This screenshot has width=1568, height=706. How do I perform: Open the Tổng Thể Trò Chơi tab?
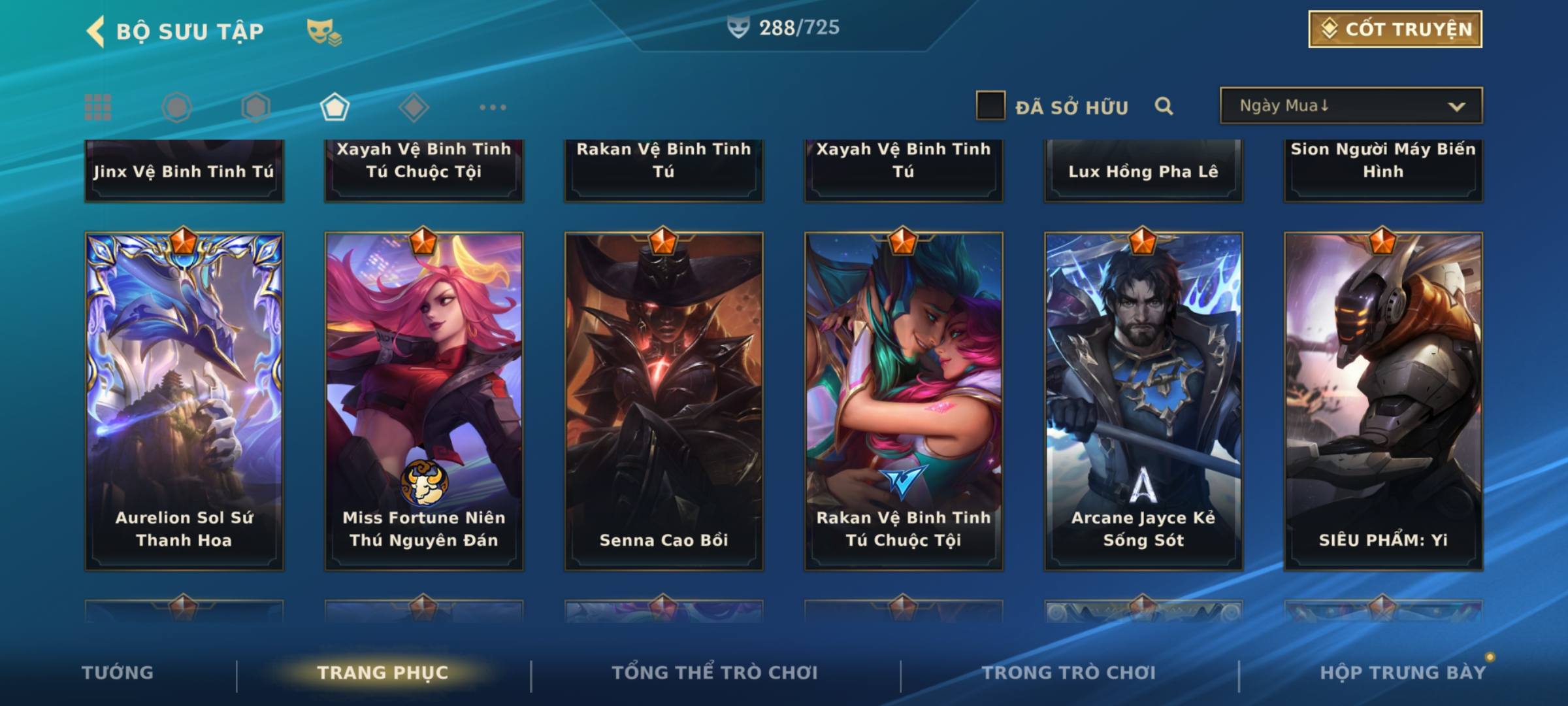tap(714, 673)
